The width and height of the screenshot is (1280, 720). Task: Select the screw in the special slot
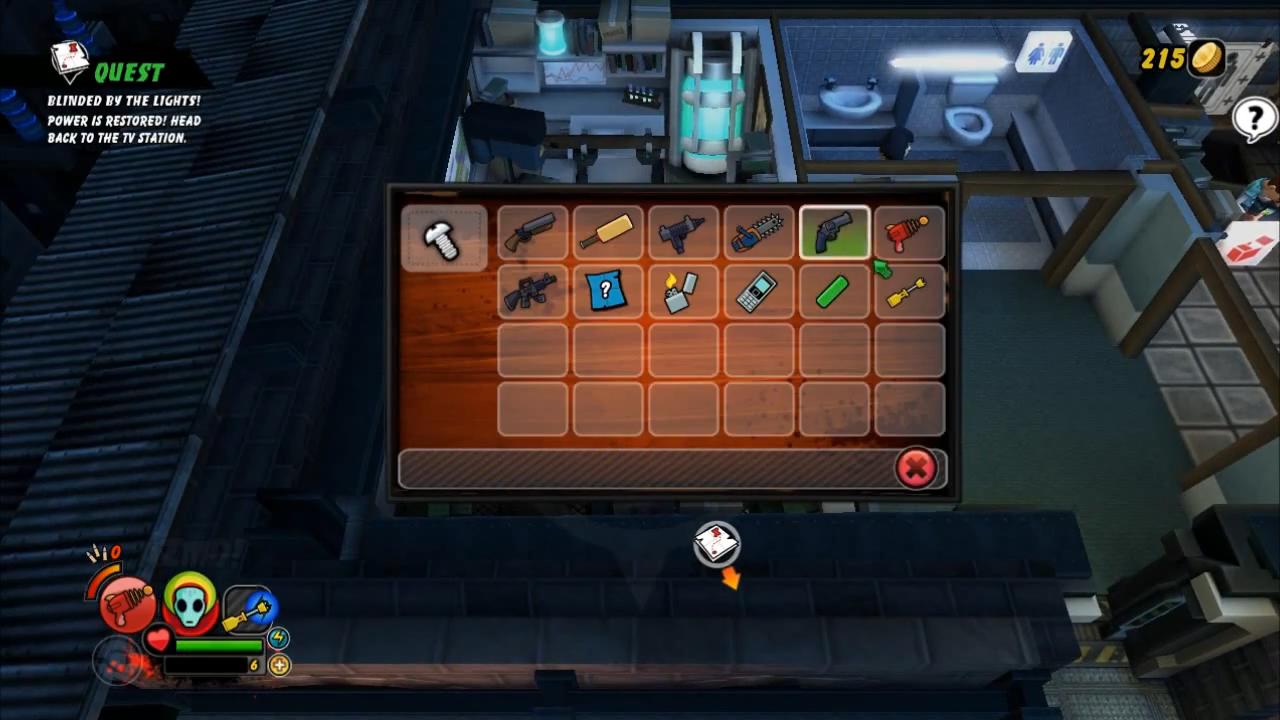443,235
